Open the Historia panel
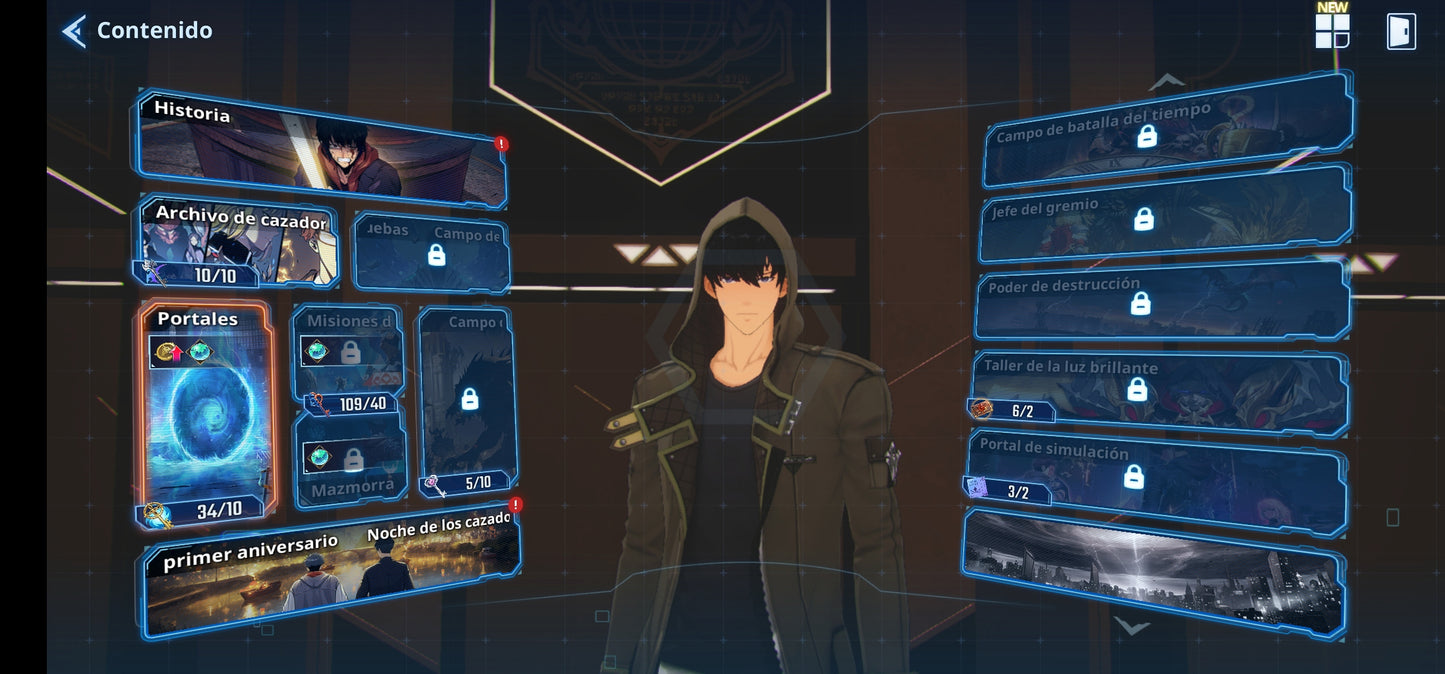This screenshot has width=1445, height=674. pos(320,150)
